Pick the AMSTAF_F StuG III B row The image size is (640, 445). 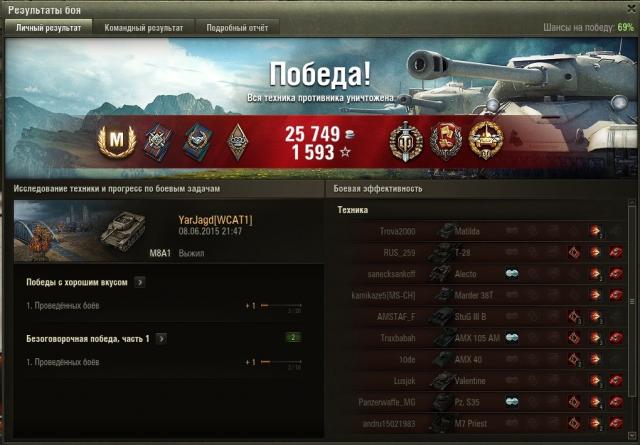coord(480,316)
